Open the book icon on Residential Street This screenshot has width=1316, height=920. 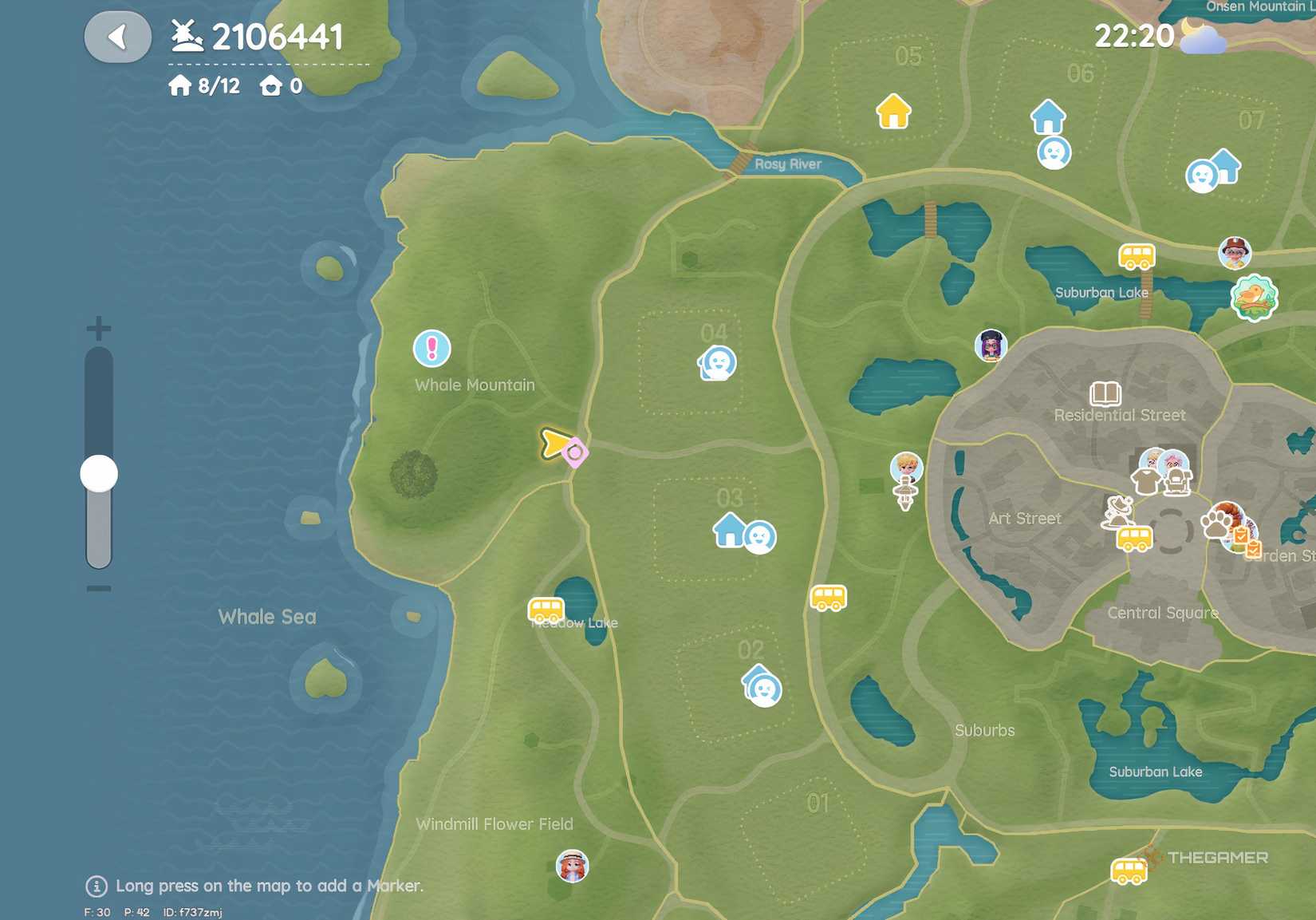click(x=1107, y=392)
